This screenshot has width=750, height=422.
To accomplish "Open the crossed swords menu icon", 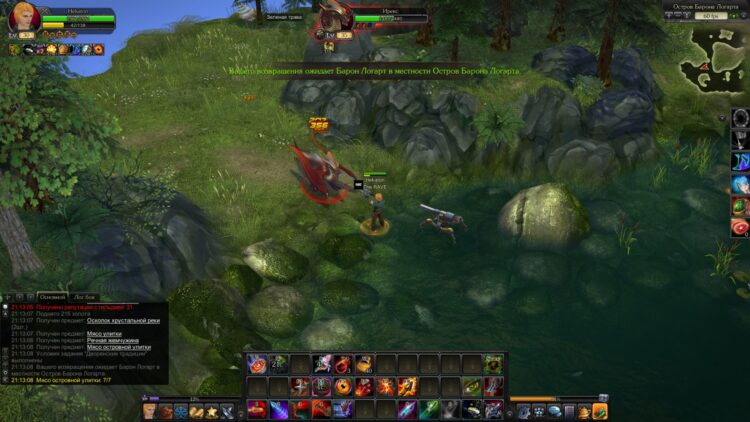I will click(227, 411).
